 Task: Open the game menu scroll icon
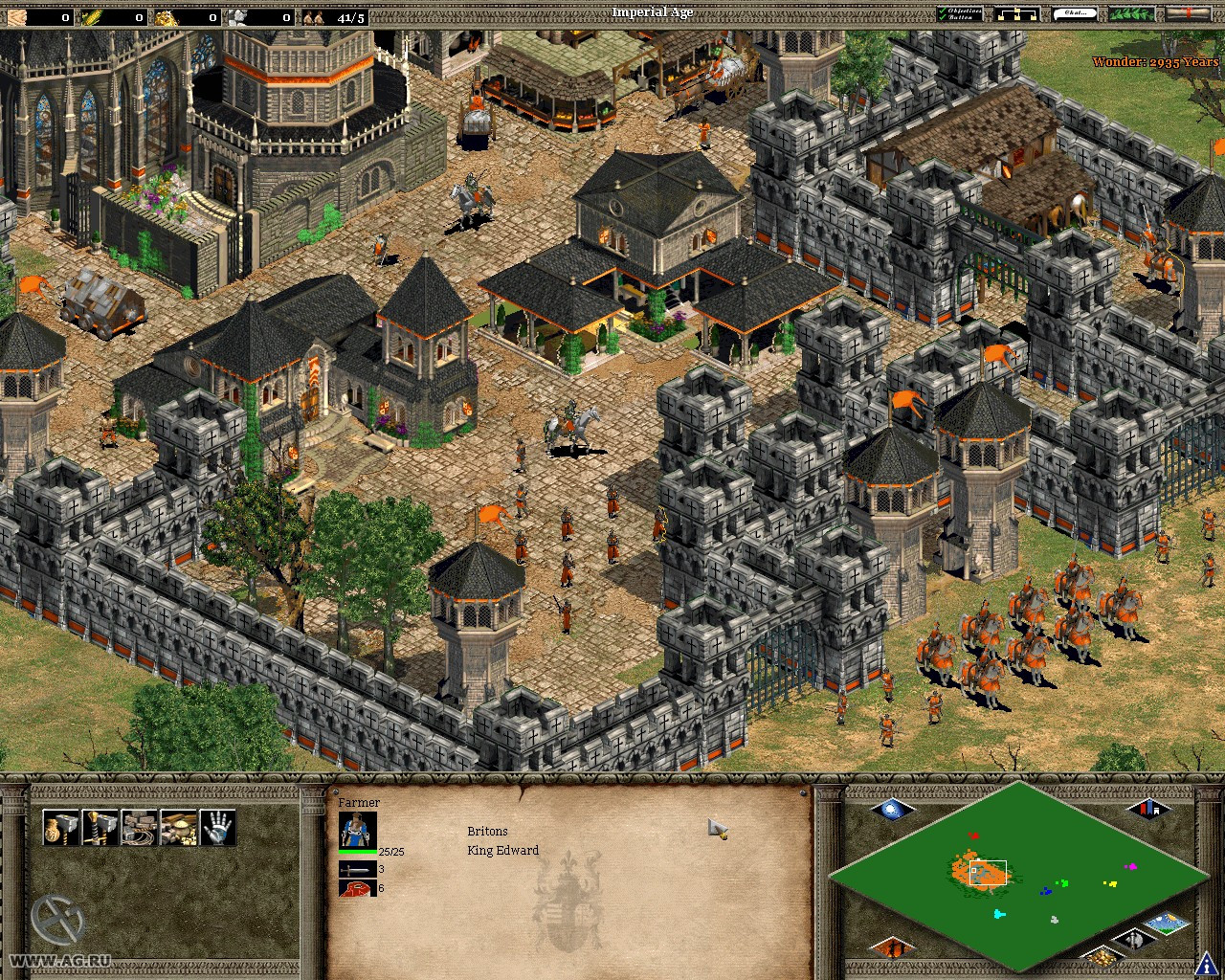coord(1188,12)
